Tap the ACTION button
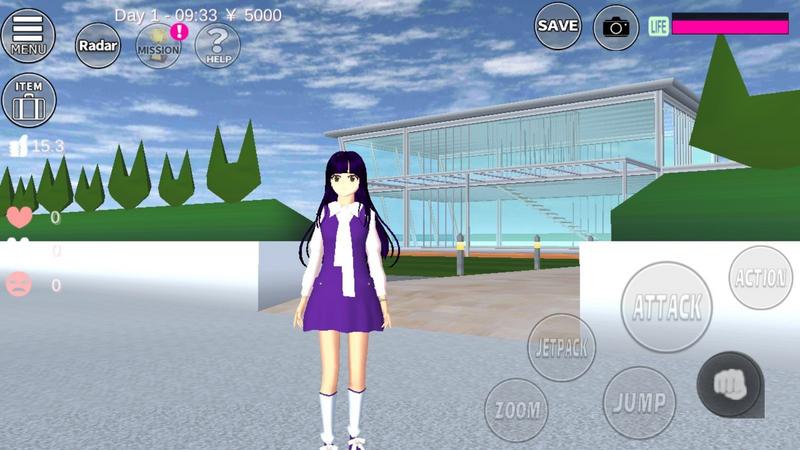Image resolution: width=800 pixels, height=450 pixels. click(x=761, y=277)
